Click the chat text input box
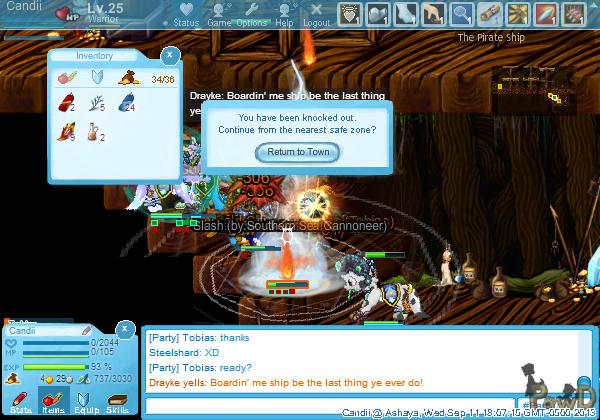 (330, 405)
